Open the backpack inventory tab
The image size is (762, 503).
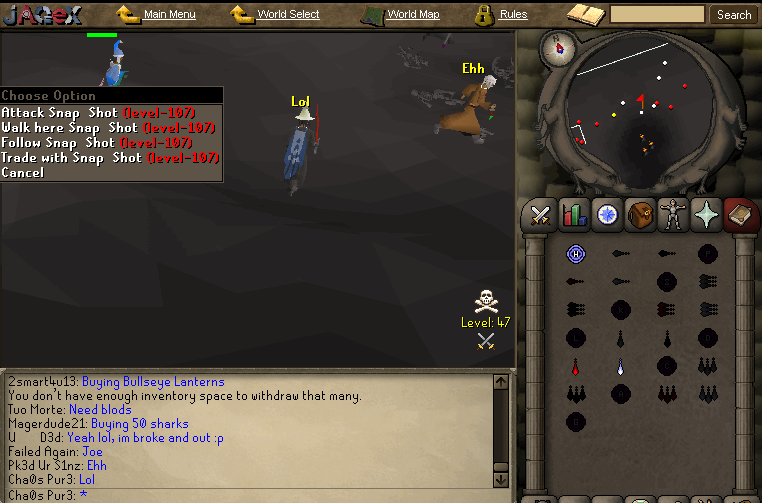pos(640,215)
